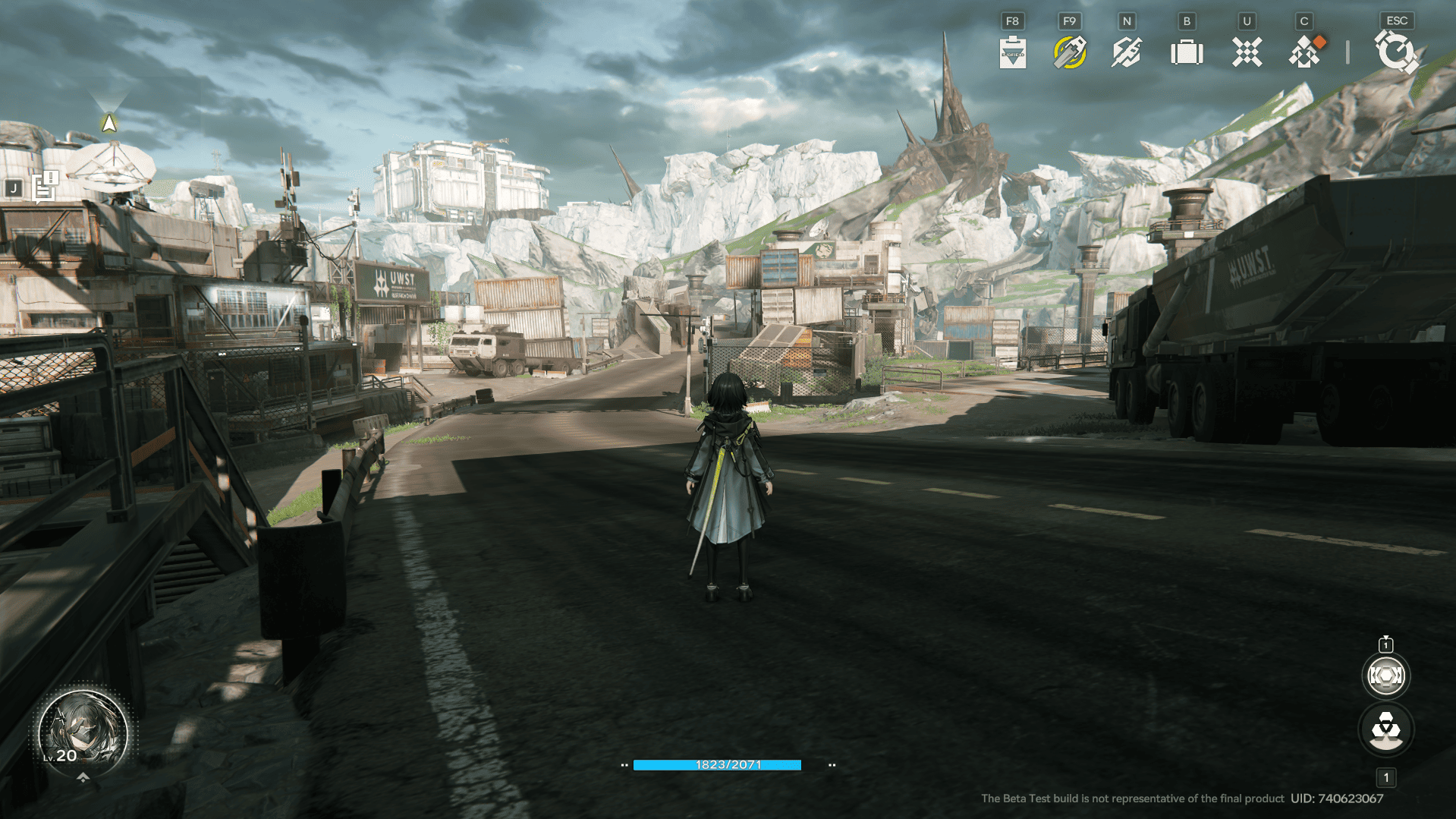Open the briefcase backpack
This screenshot has width=1456, height=819.
click(x=1187, y=52)
